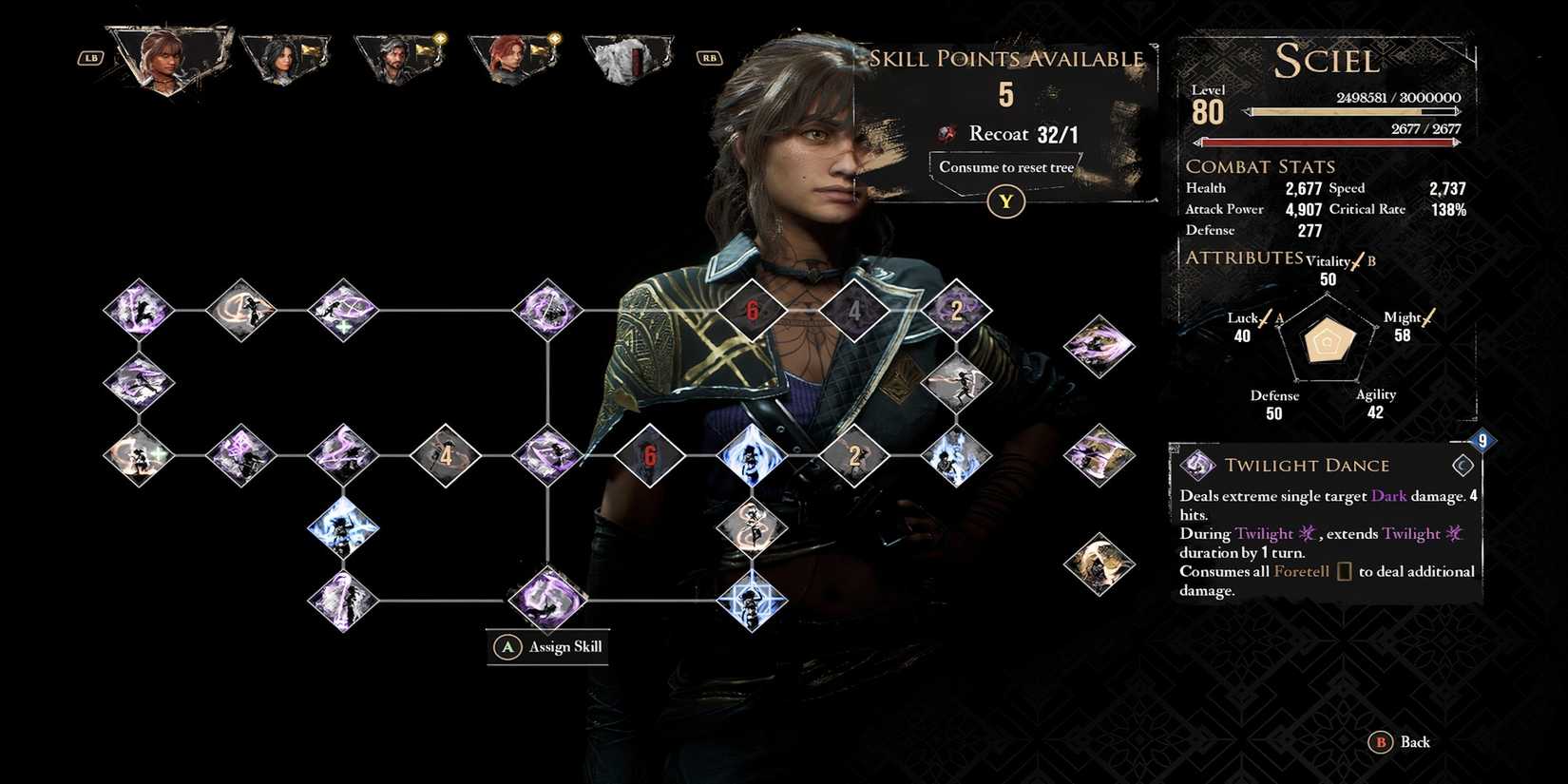This screenshot has height=784, width=1568.
Task: Click the Twilight Dance icon in the skill tooltip
Action: click(1195, 466)
